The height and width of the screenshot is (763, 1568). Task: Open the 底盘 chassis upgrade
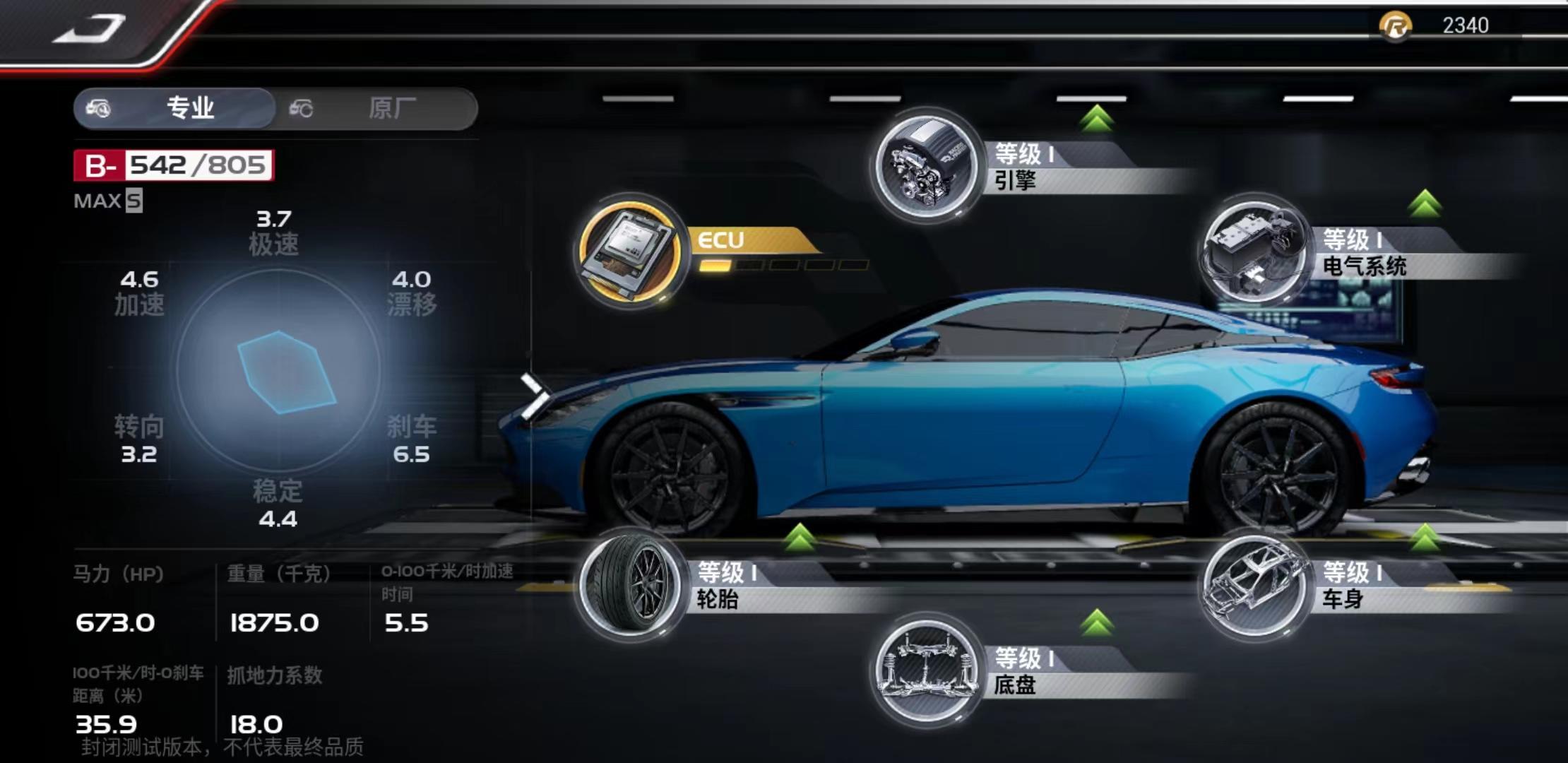[x=927, y=671]
